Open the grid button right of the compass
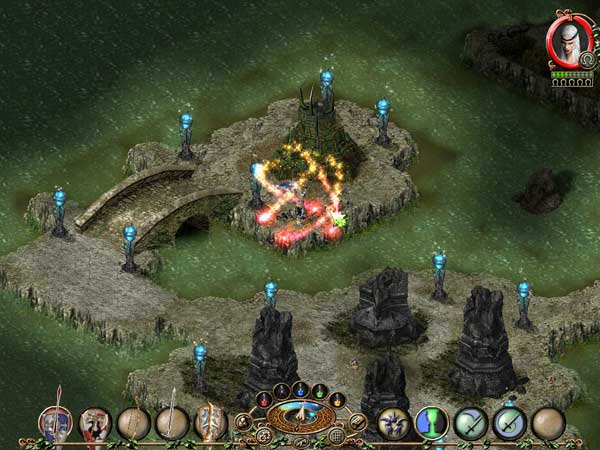Image resolution: width=600 pixels, height=450 pixels. pyautogui.click(x=336, y=436)
